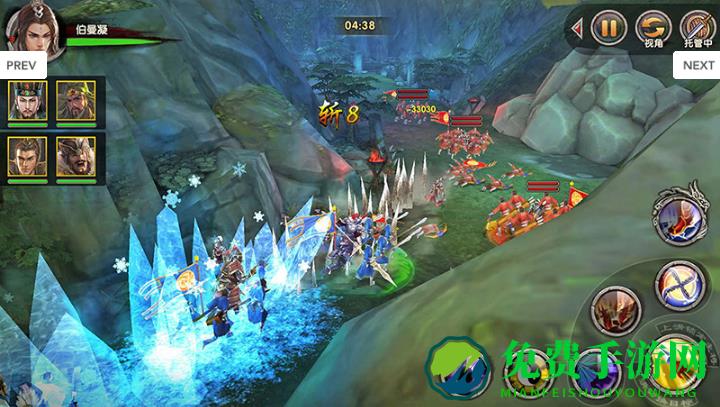Collapse the top control bar arrow
The height and width of the screenshot is (407, 720).
click(577, 29)
